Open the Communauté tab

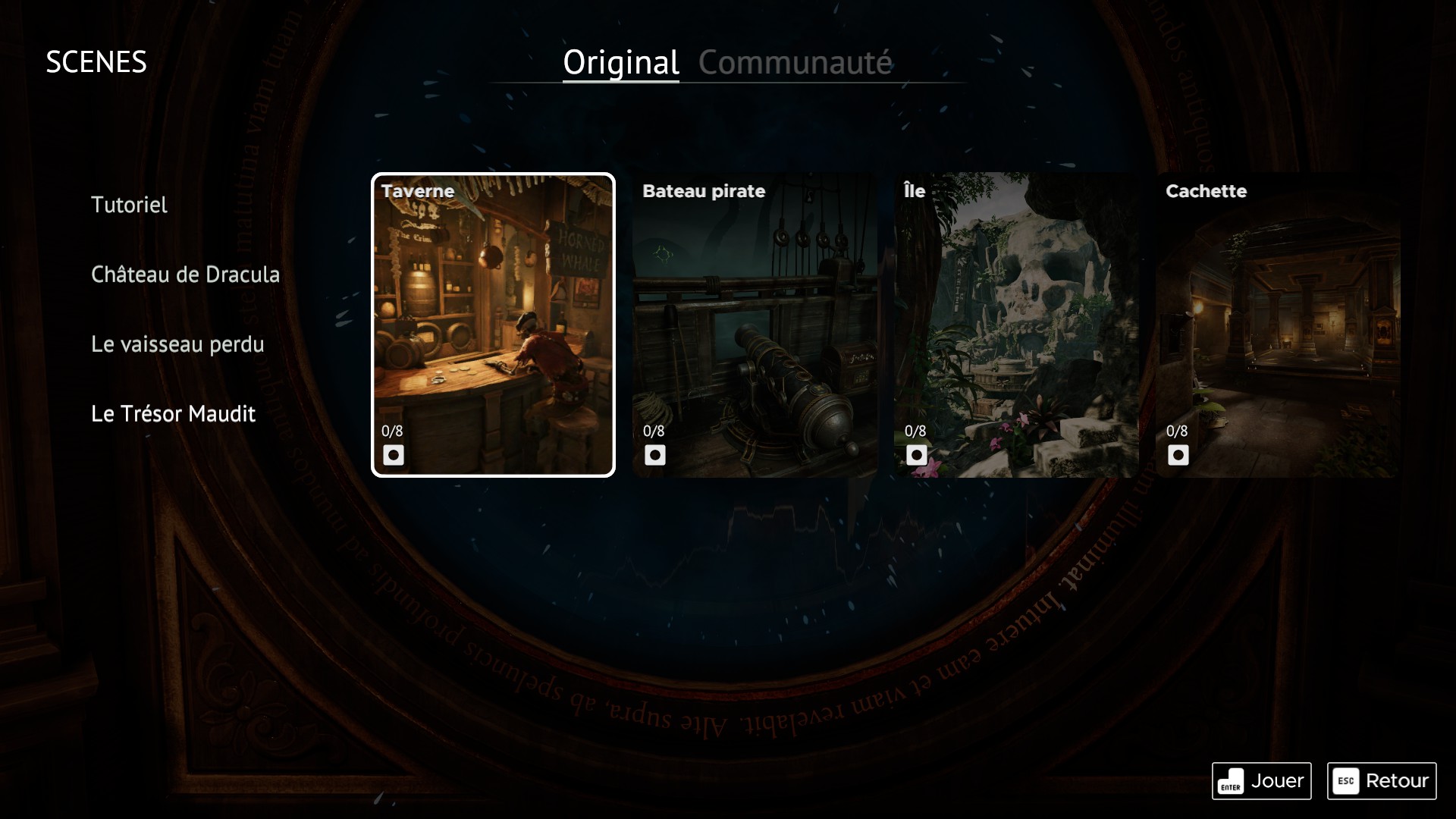pyautogui.click(x=795, y=62)
